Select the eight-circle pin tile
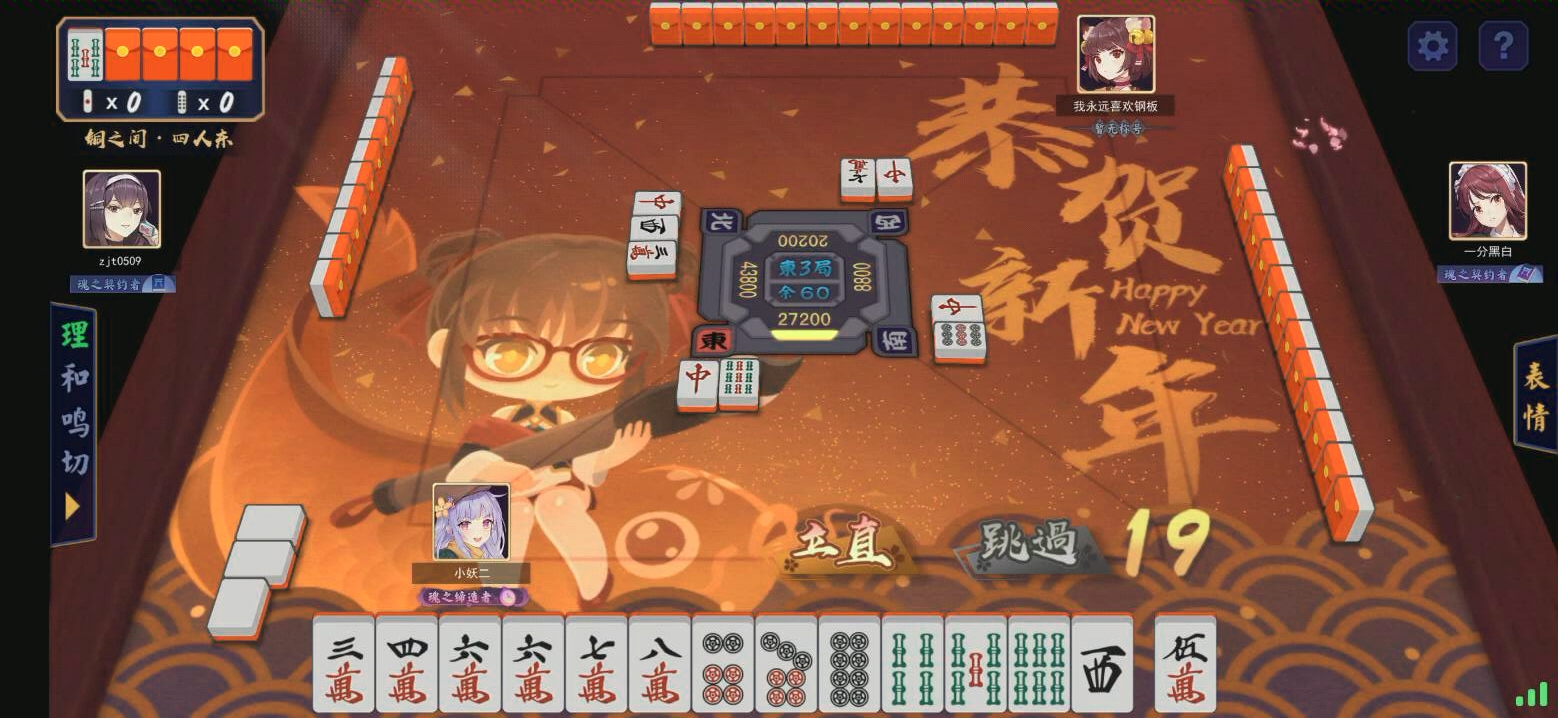1558x718 pixels. (x=849, y=664)
